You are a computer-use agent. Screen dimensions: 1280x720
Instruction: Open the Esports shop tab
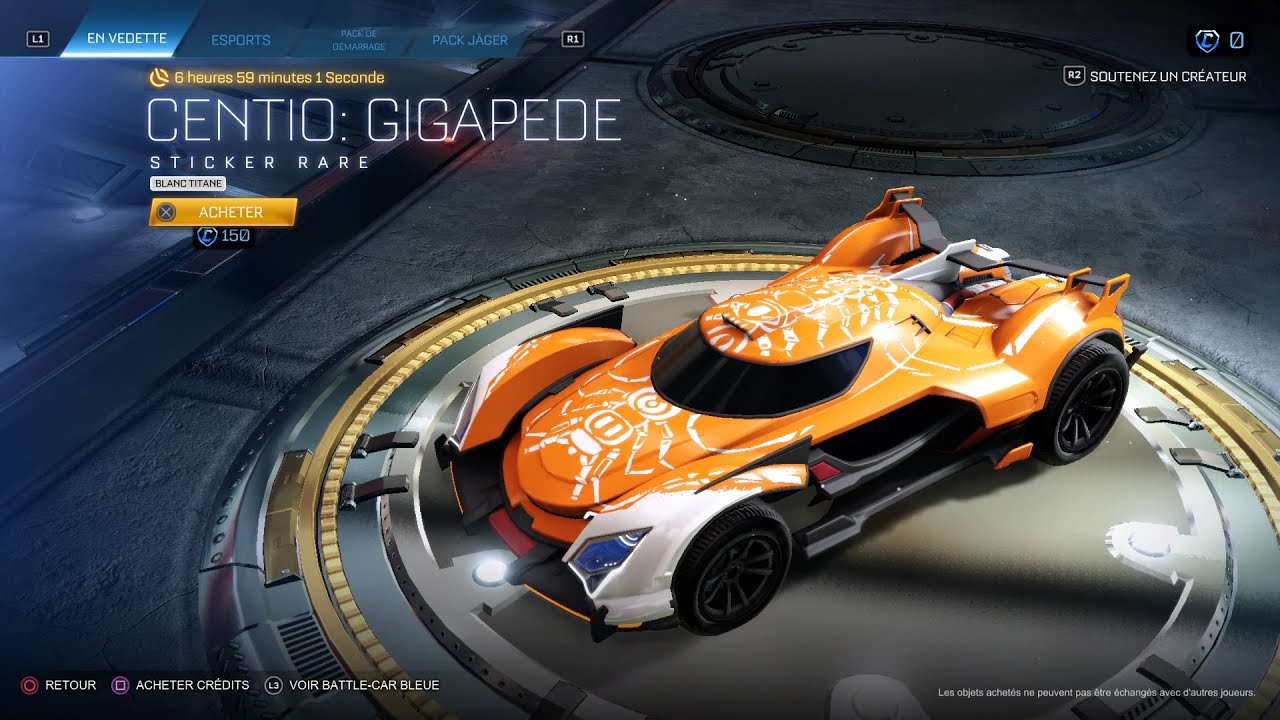241,40
